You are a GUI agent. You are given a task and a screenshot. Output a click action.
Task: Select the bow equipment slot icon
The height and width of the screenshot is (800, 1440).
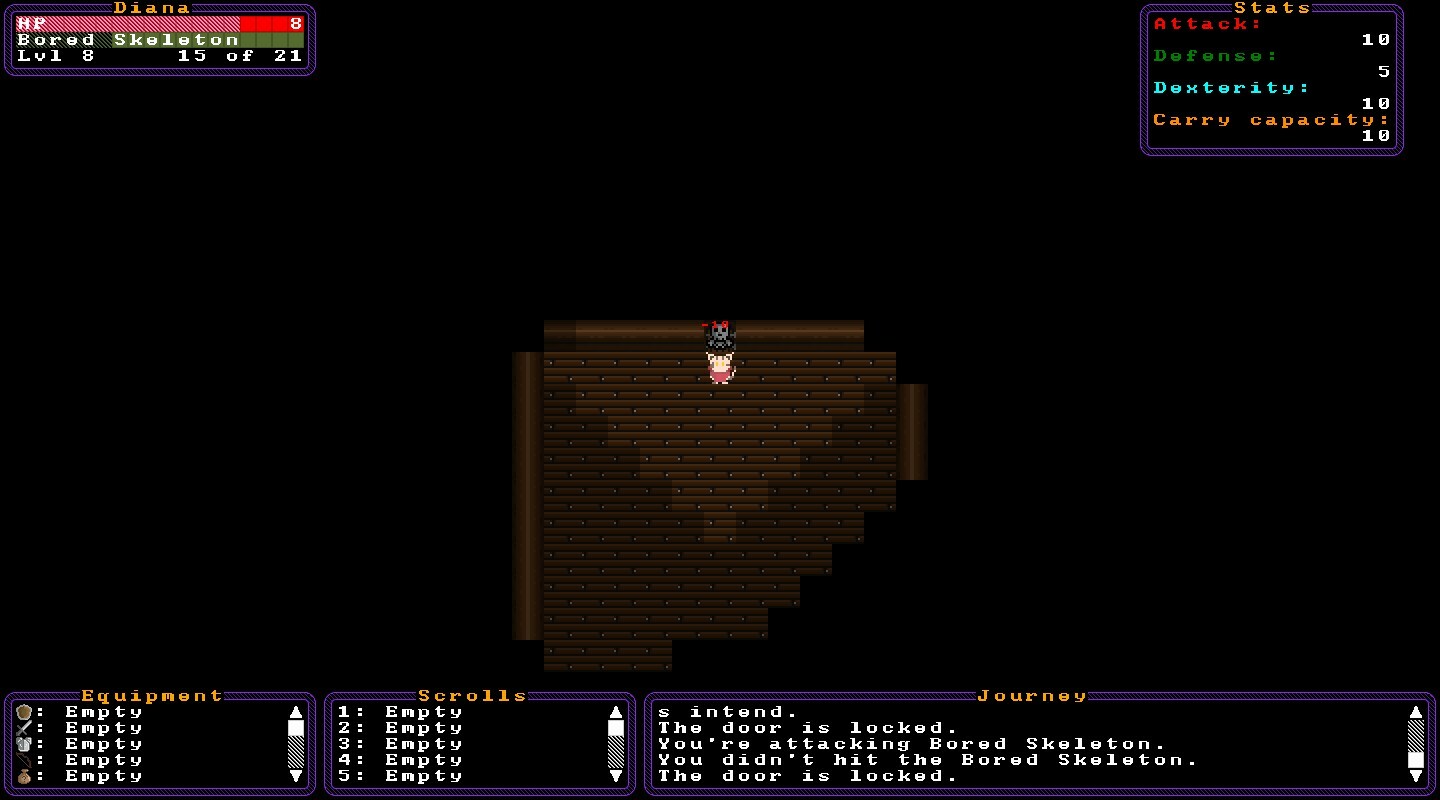pos(23,760)
